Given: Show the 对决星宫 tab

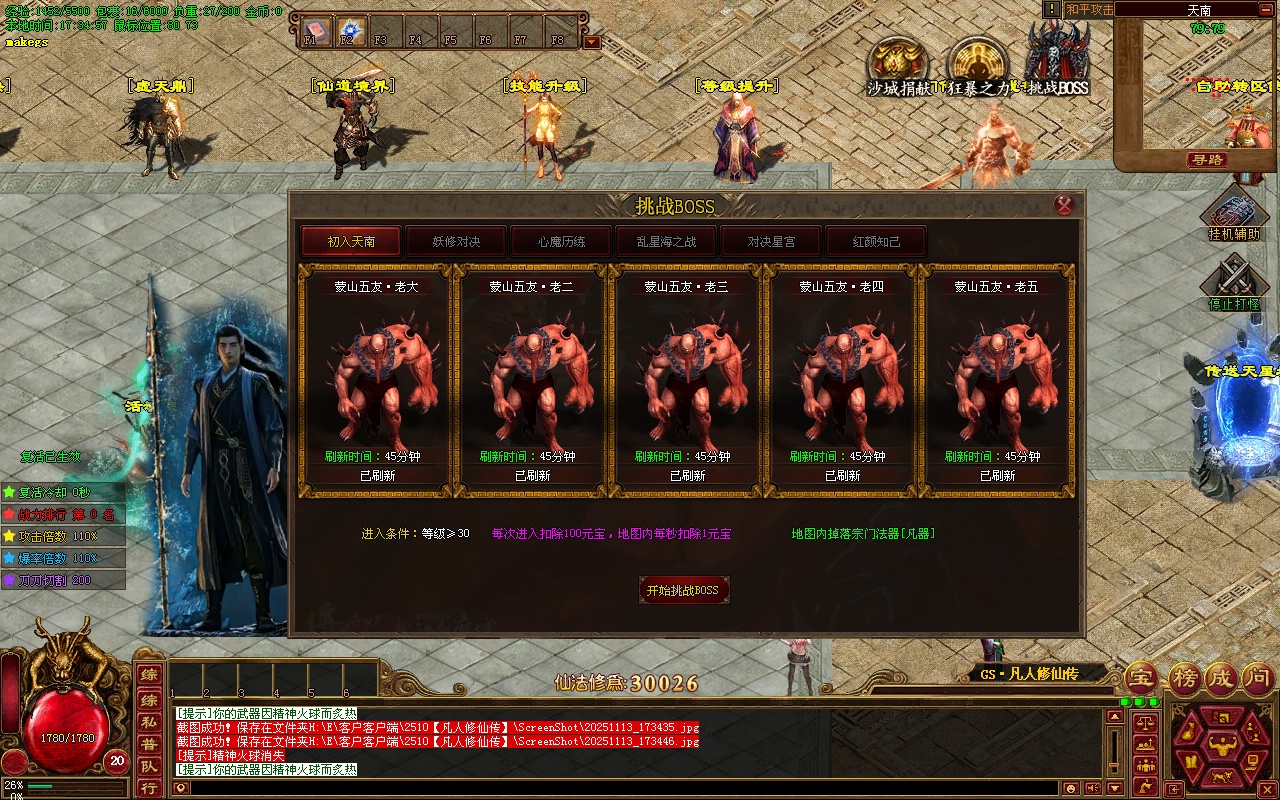Looking at the screenshot, I should tap(771, 241).
